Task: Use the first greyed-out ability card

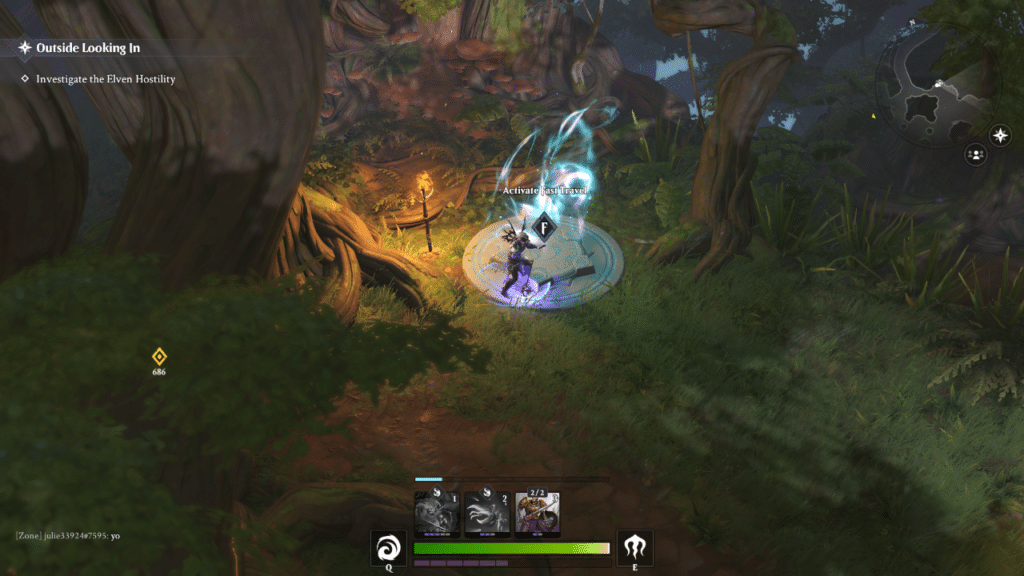Action: 437,513
